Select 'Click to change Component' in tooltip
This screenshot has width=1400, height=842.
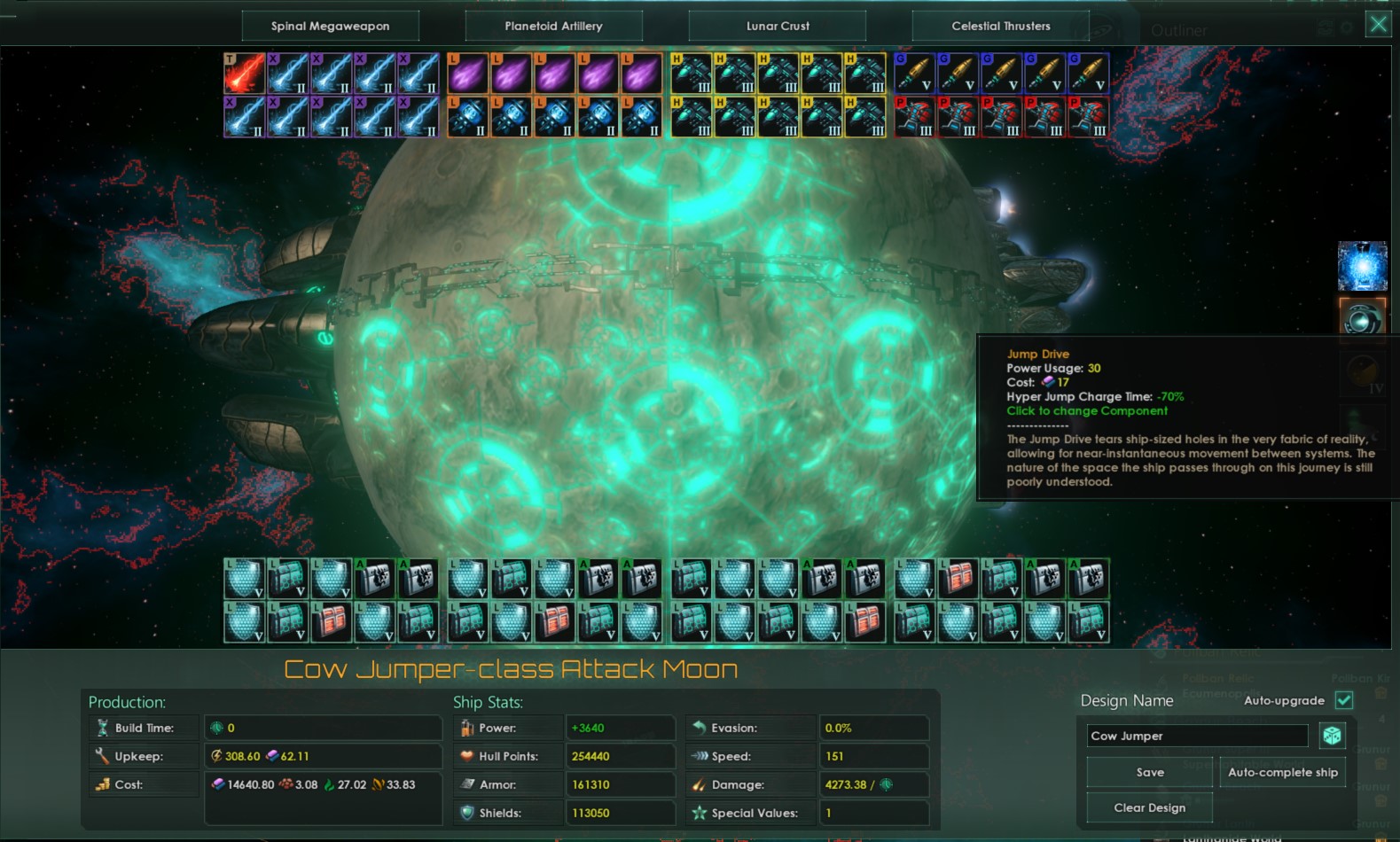click(1087, 410)
